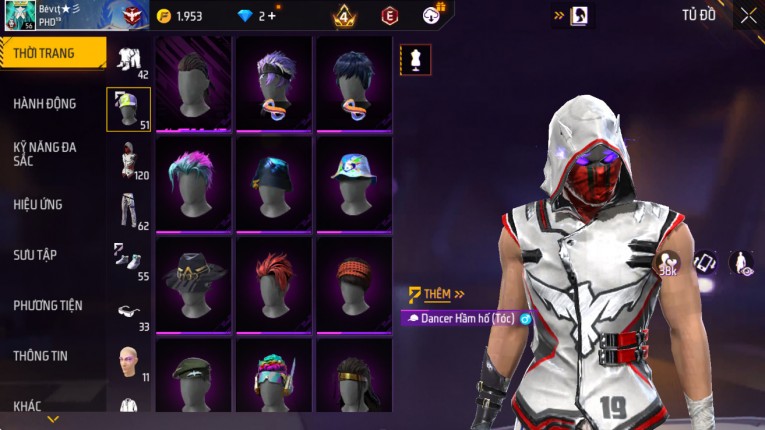Show the Thông Tin tab
The image size is (765, 430).
pos(41,356)
